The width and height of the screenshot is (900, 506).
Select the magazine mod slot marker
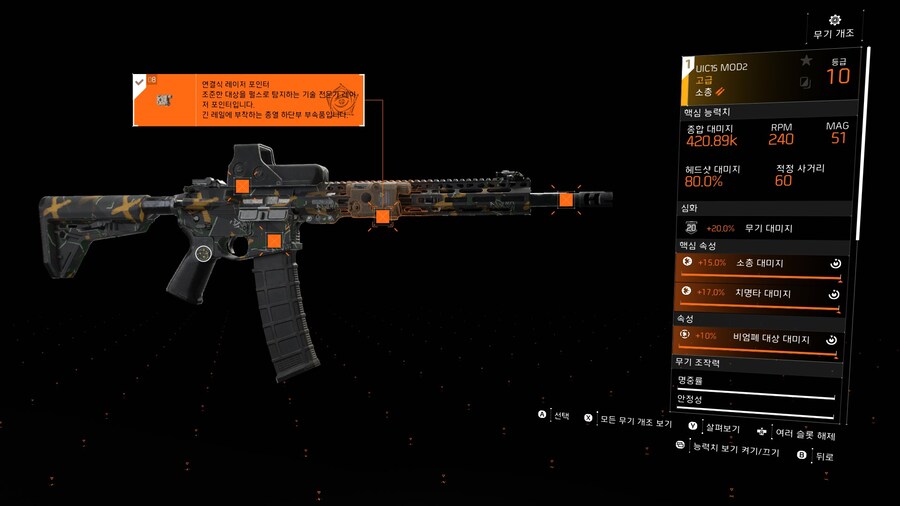point(273,240)
